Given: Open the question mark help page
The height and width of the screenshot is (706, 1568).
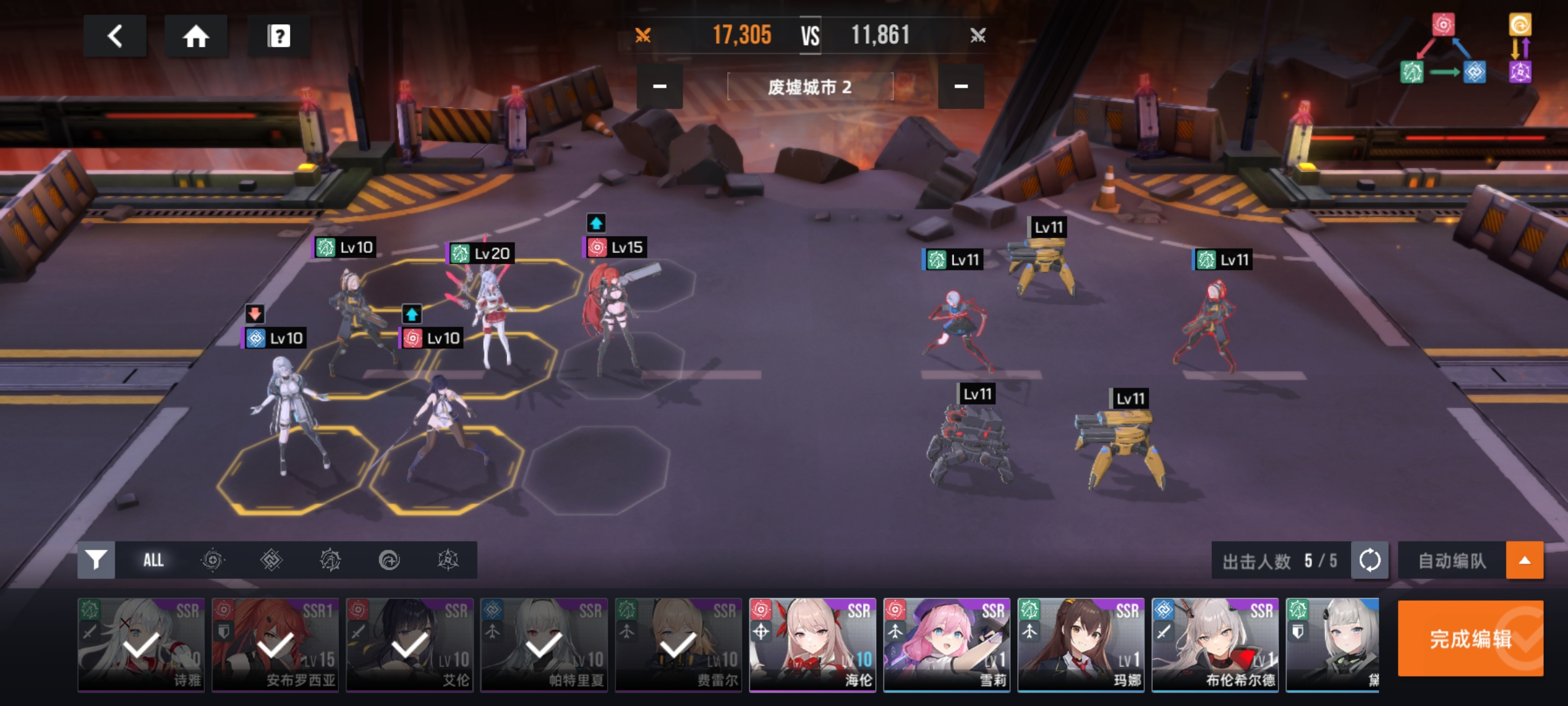Looking at the screenshot, I should click(279, 36).
